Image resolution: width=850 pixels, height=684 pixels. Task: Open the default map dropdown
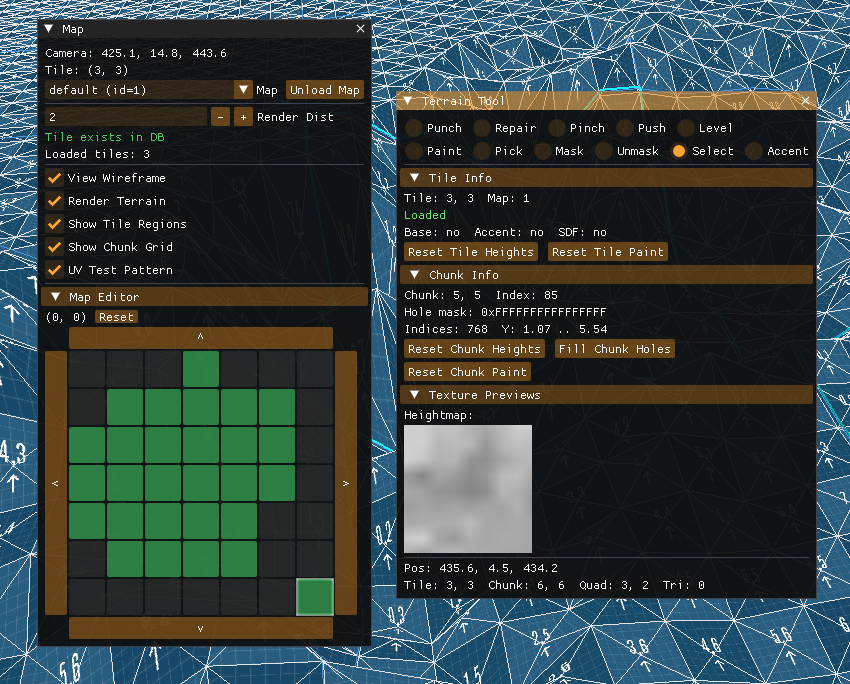click(243, 90)
